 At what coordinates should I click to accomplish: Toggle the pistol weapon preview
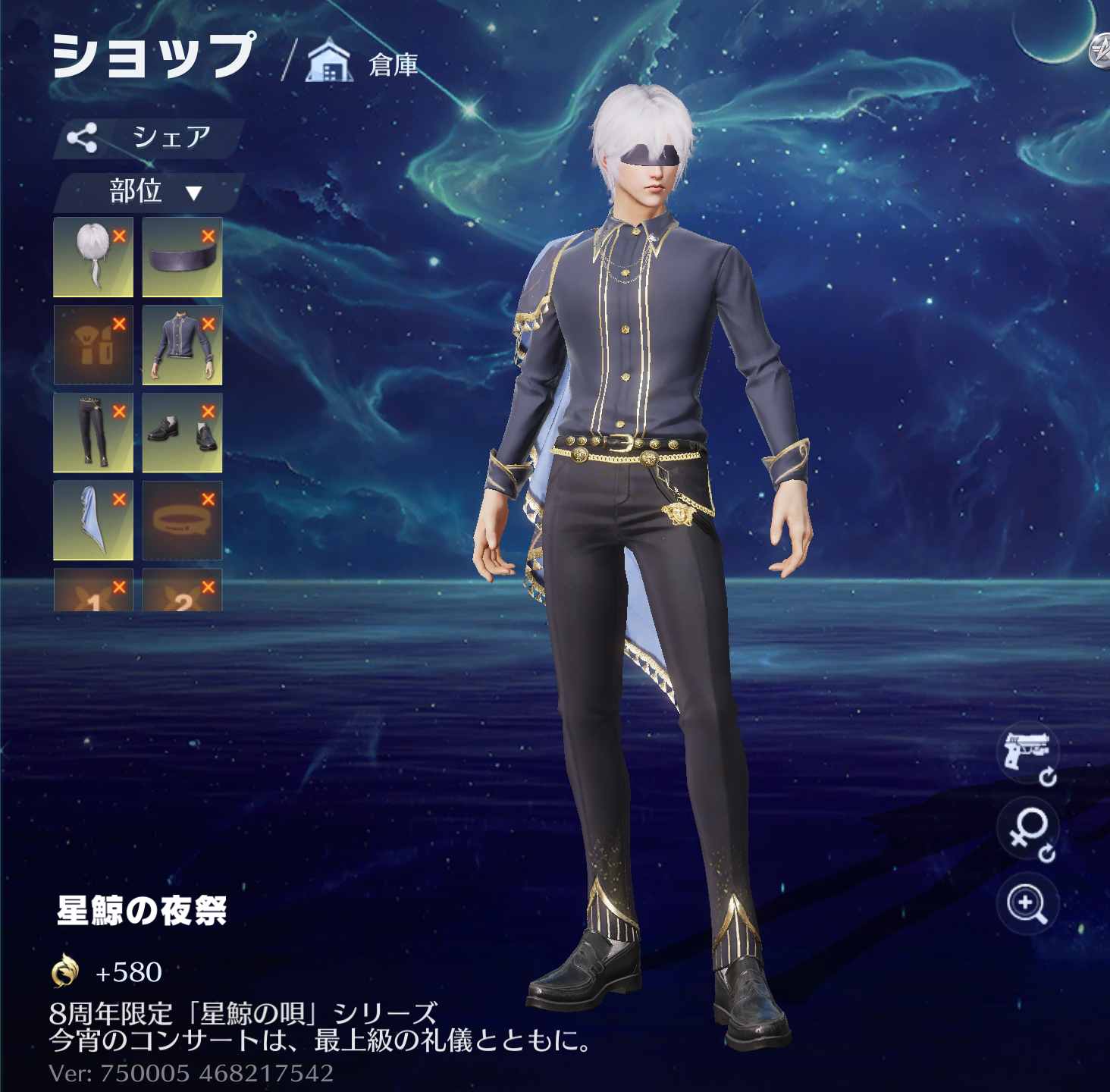click(x=1027, y=753)
